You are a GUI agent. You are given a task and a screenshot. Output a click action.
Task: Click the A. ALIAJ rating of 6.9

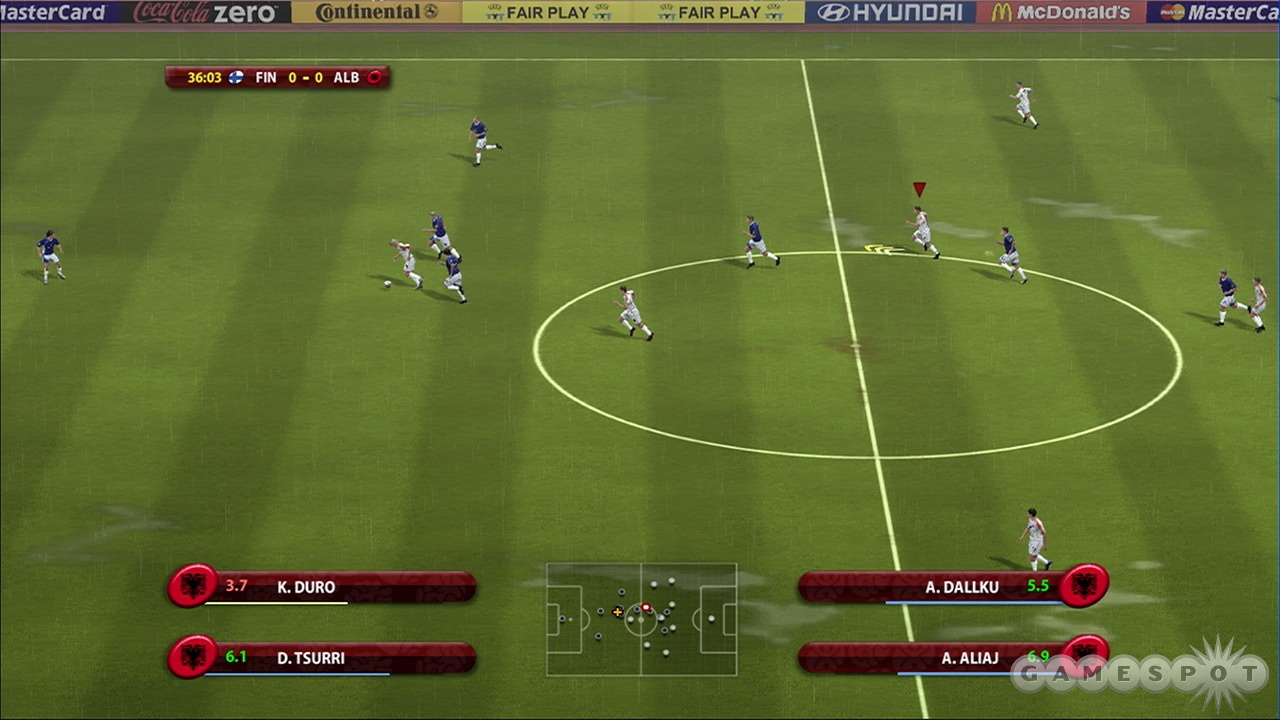click(x=1041, y=658)
